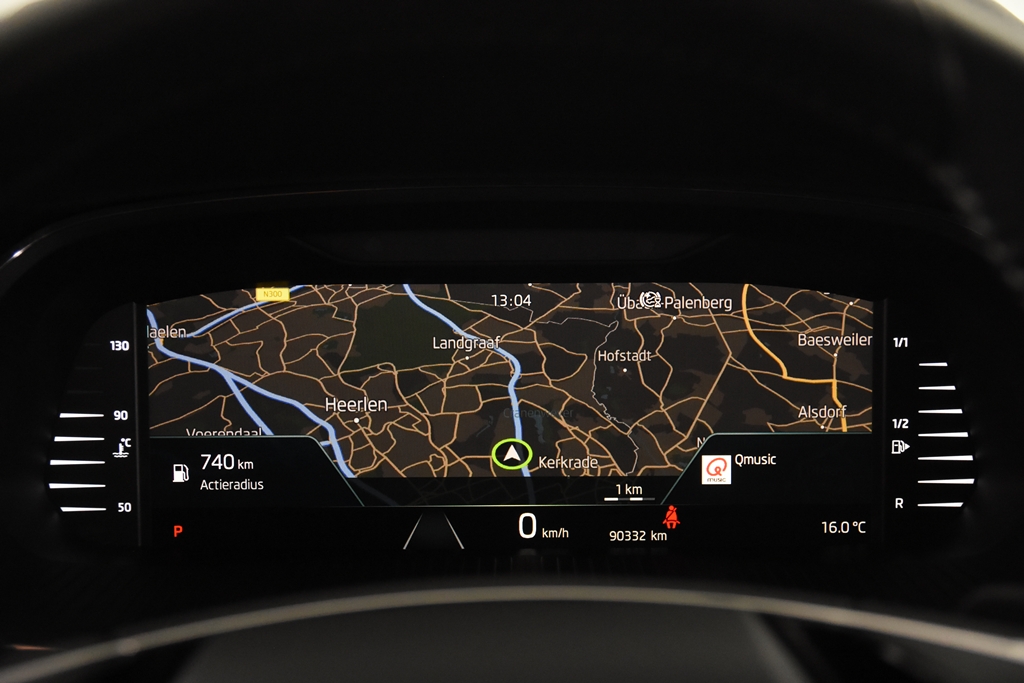Select the Qmusic radio station logo

pos(716,469)
